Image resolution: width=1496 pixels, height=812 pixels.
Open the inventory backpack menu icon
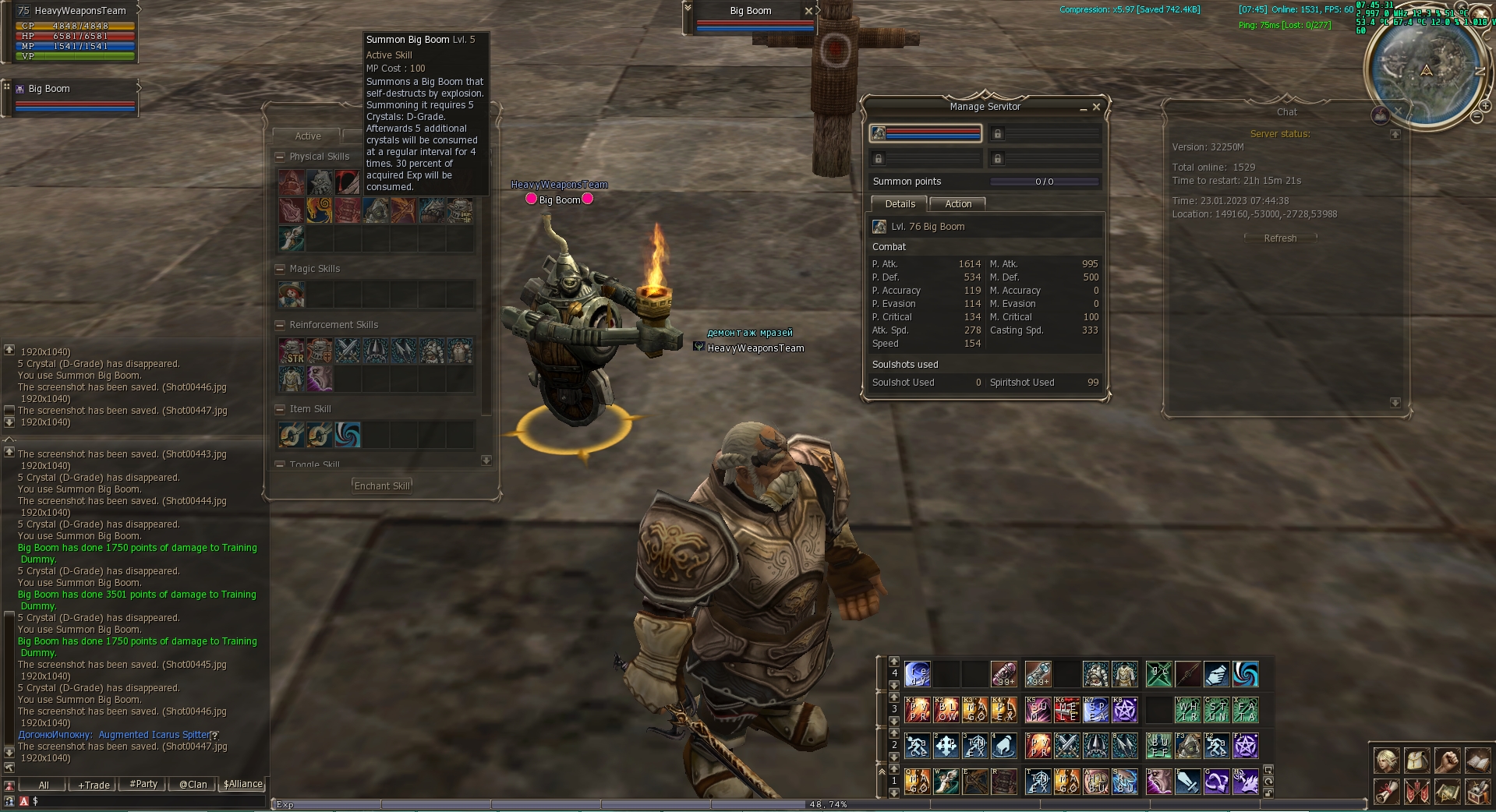pos(1416,760)
